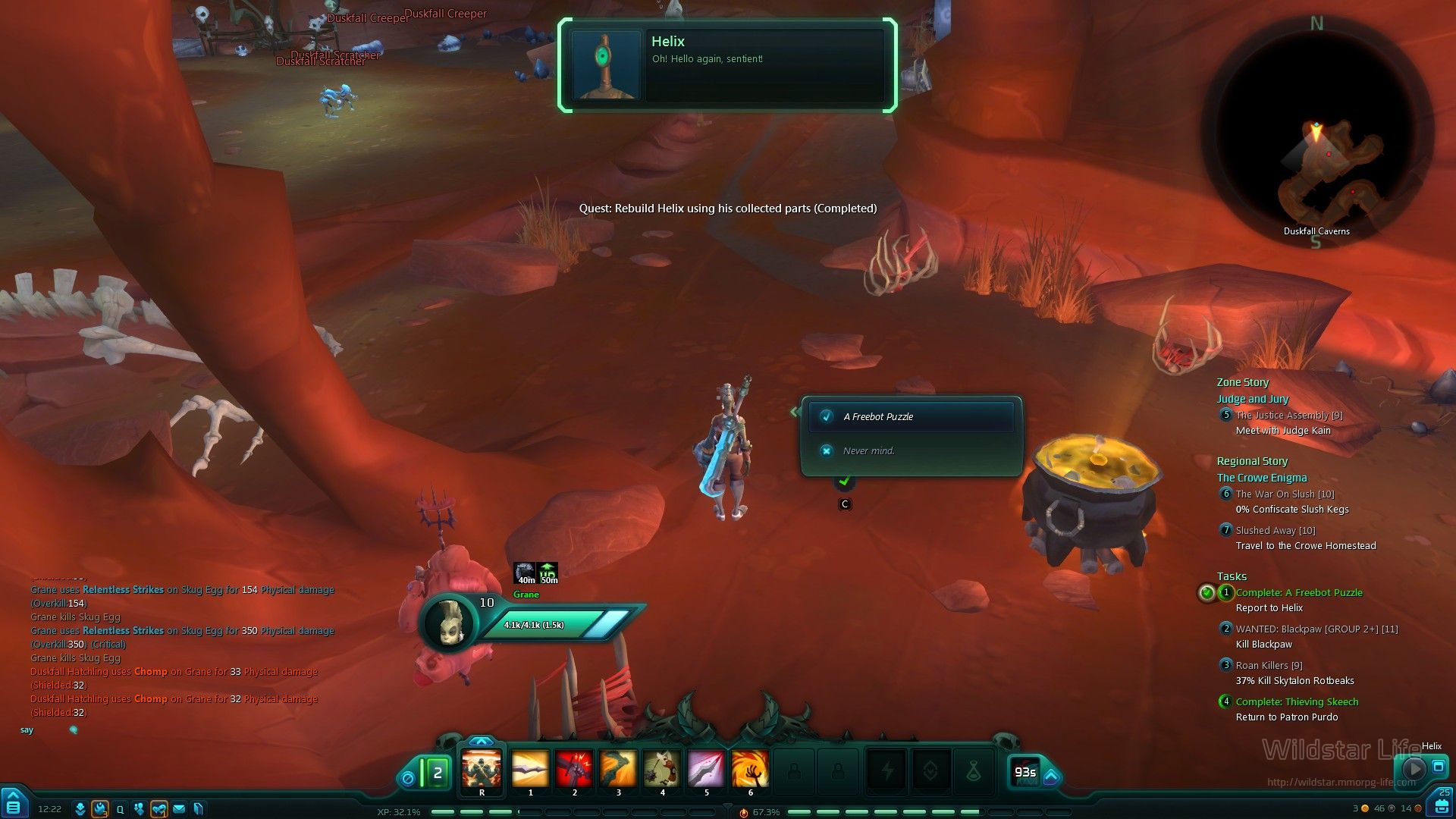Use the mace ability in slot 4
Image resolution: width=1456 pixels, height=819 pixels.
pyautogui.click(x=662, y=769)
